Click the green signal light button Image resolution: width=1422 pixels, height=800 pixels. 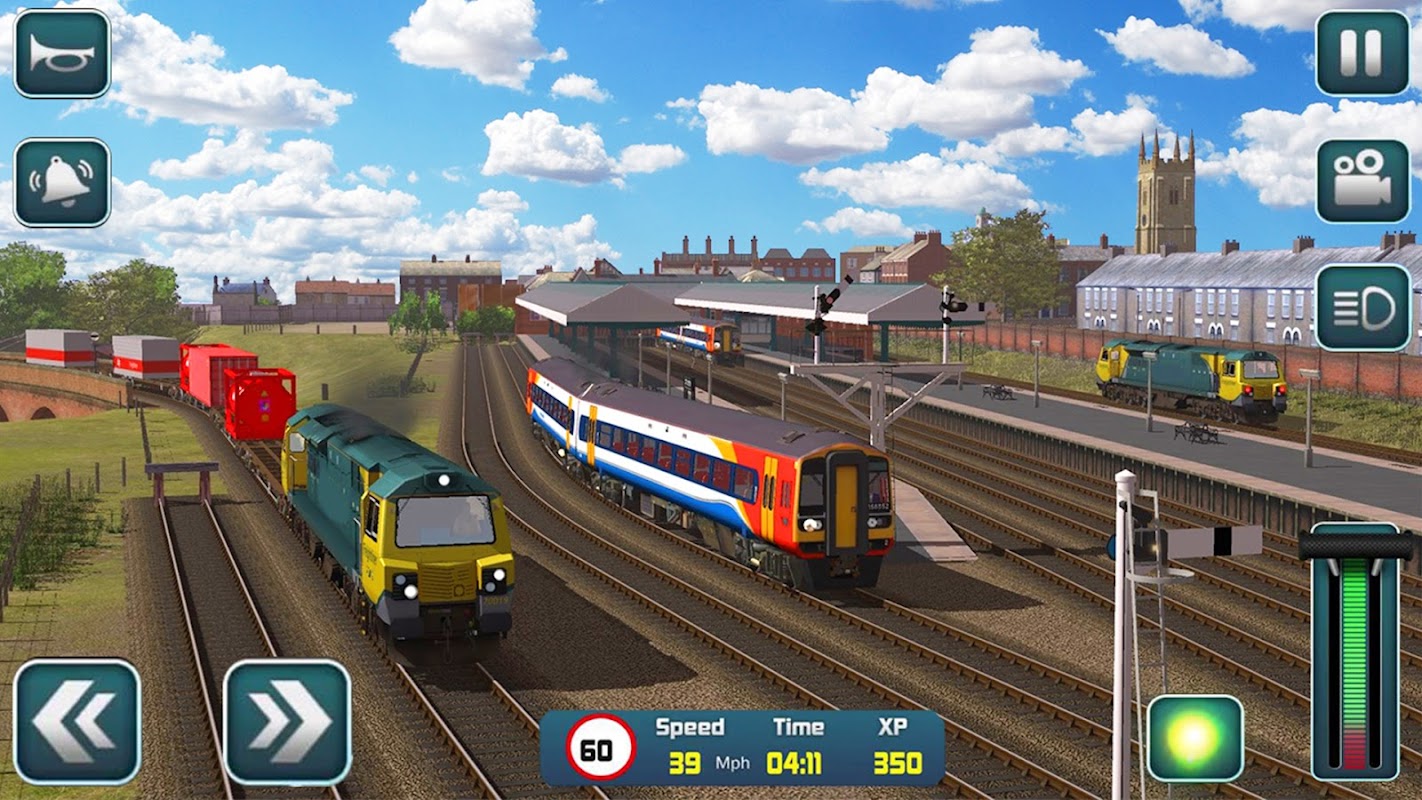point(1195,738)
